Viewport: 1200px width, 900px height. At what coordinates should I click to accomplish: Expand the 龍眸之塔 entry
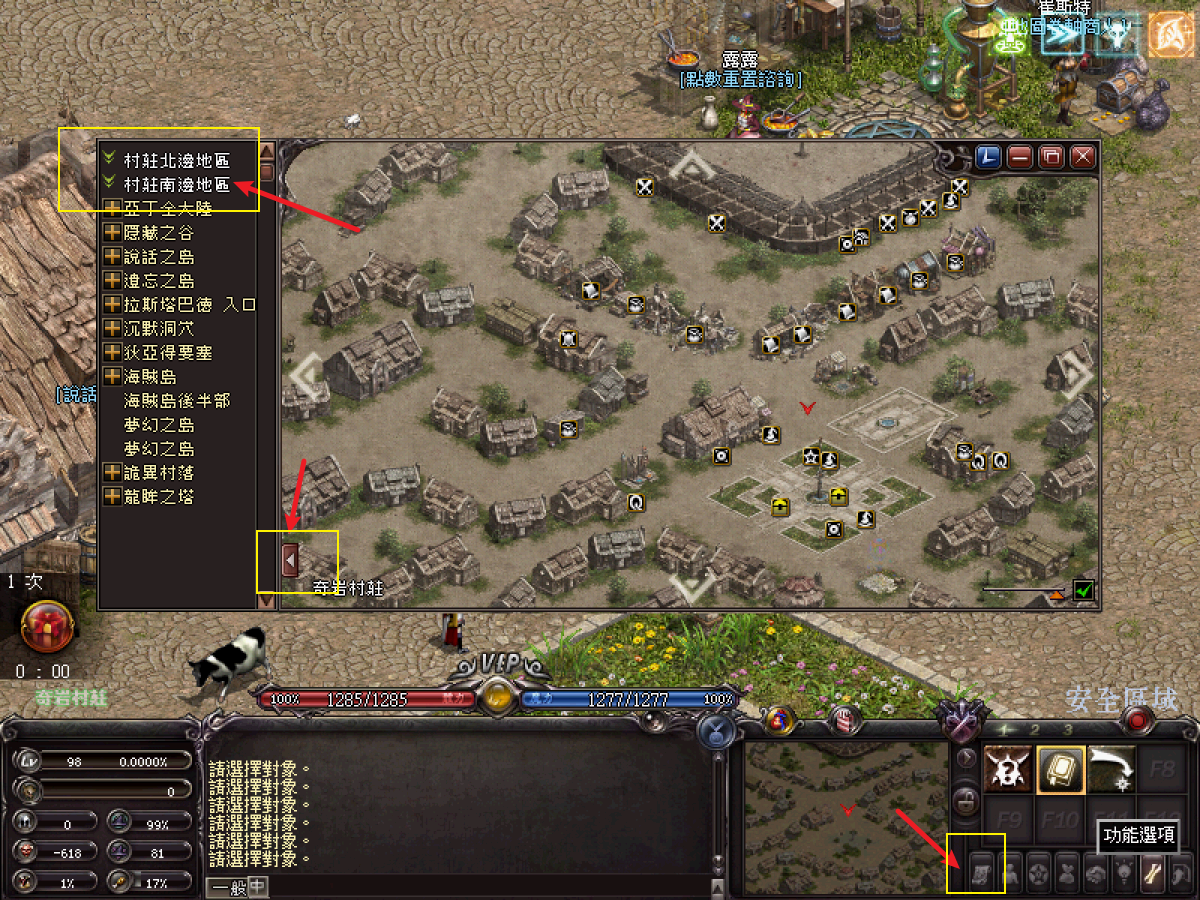[x=113, y=497]
